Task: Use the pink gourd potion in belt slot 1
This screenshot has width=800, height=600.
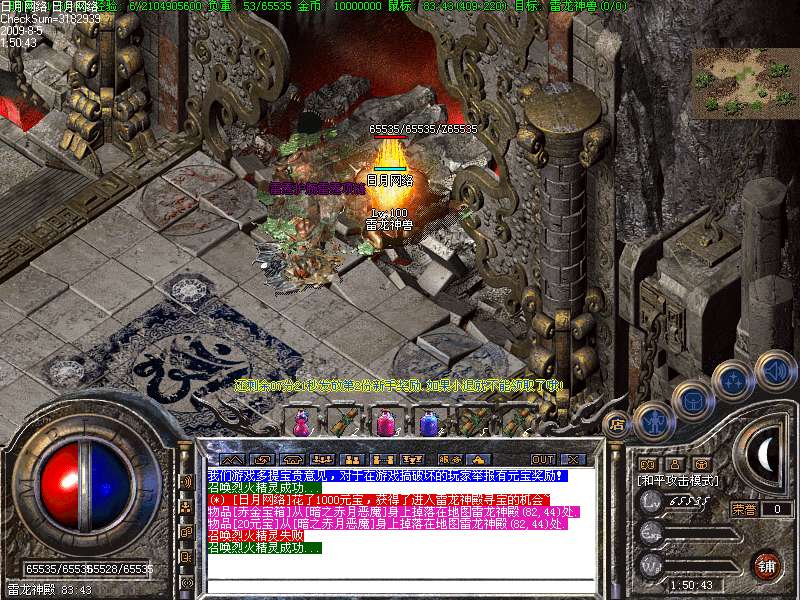Action: tap(301, 423)
